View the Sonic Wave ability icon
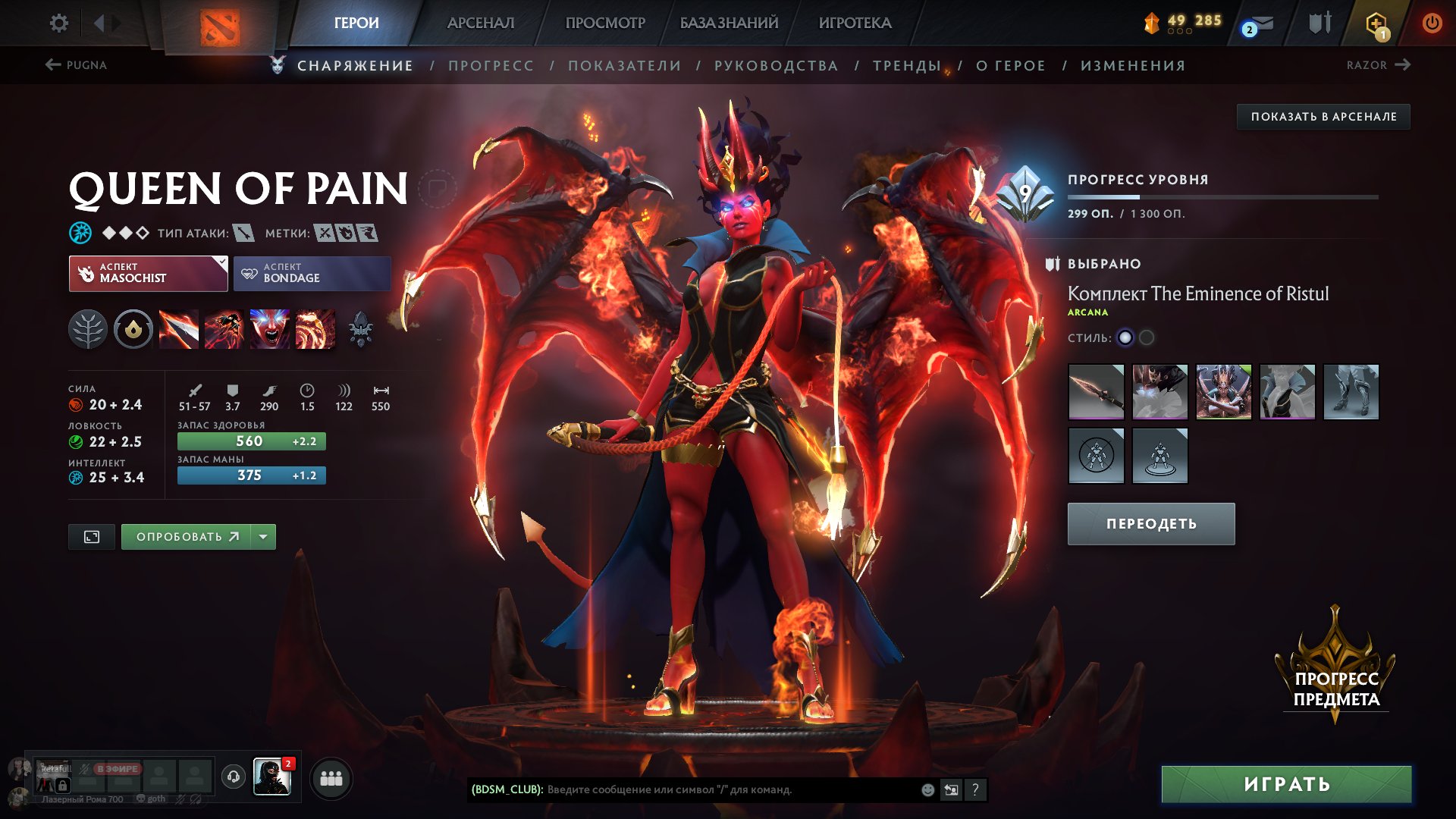This screenshot has width=1456, height=819. pos(315,330)
